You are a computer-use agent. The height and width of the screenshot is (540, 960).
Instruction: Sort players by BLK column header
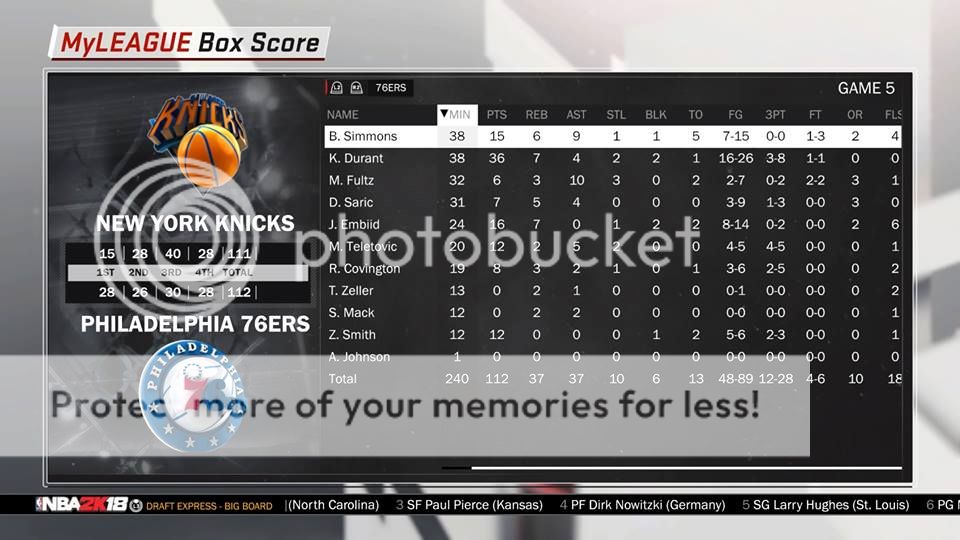point(656,115)
